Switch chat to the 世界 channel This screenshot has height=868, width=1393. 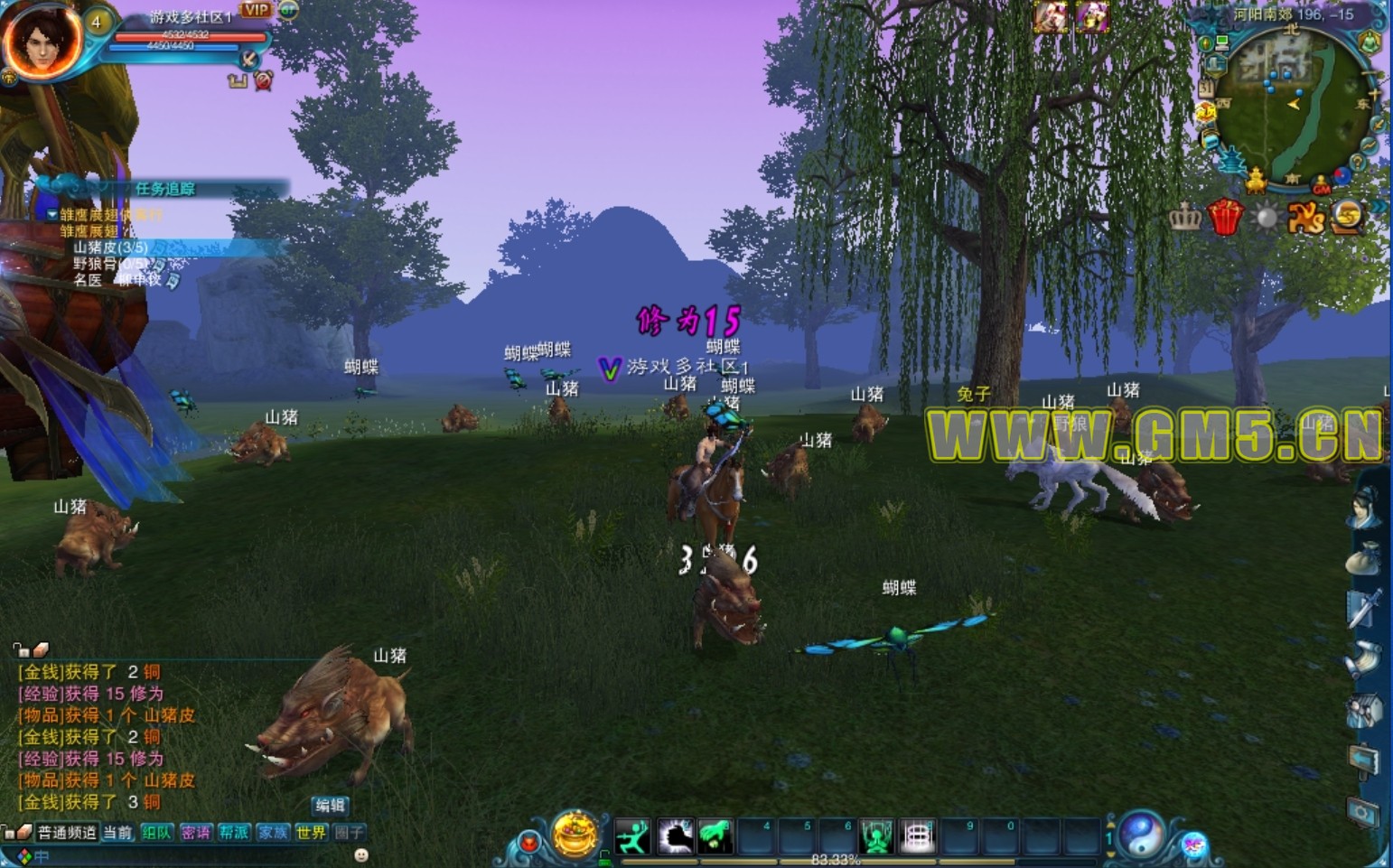(310, 832)
